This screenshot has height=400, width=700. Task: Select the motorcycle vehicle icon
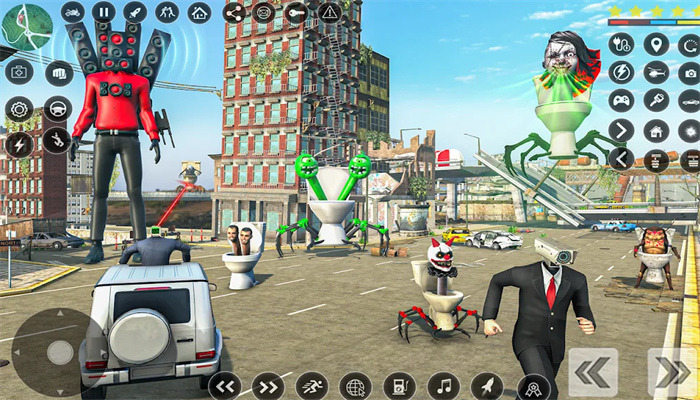coord(72,12)
